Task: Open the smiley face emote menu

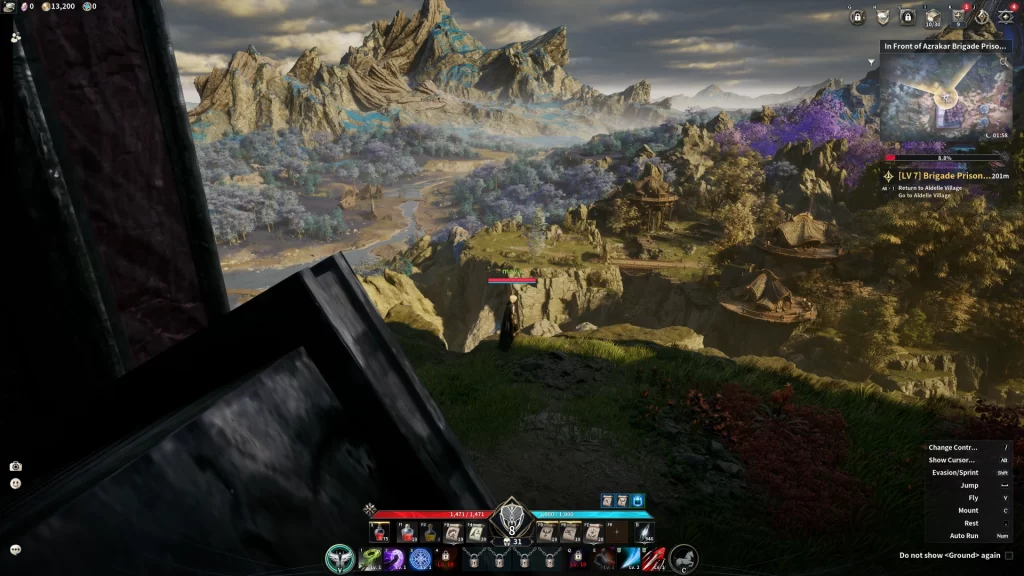Action: coord(15,483)
